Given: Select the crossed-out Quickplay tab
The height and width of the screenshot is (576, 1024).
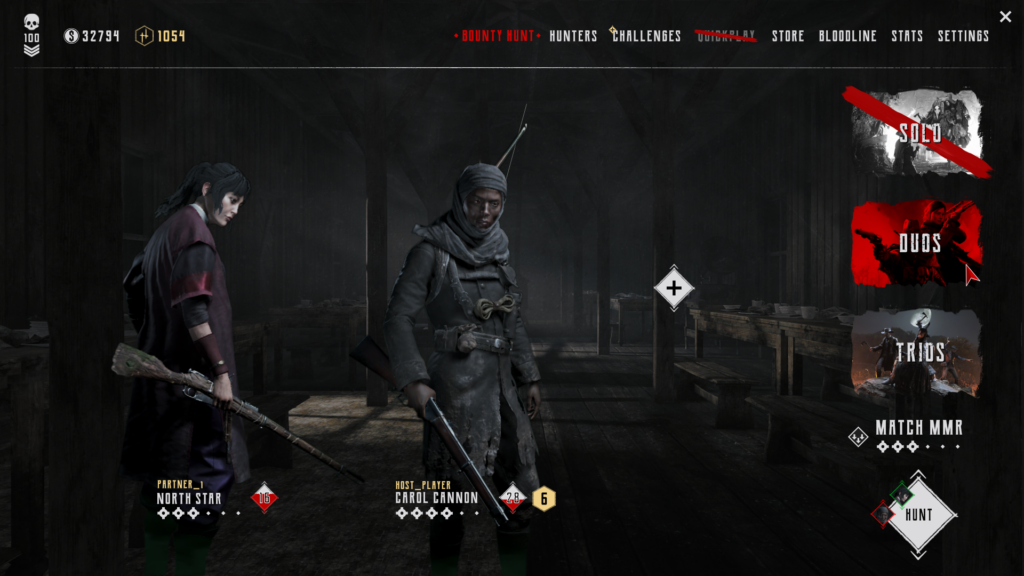Looking at the screenshot, I should [726, 36].
